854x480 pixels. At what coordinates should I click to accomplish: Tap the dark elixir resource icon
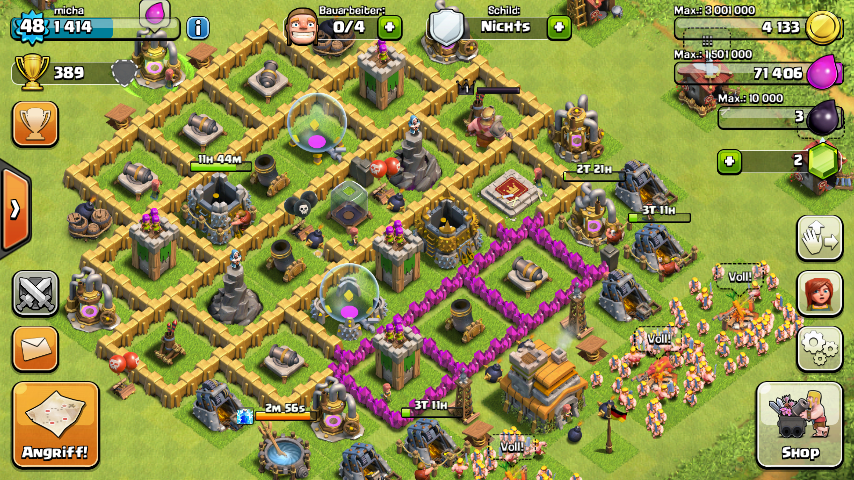[822, 116]
